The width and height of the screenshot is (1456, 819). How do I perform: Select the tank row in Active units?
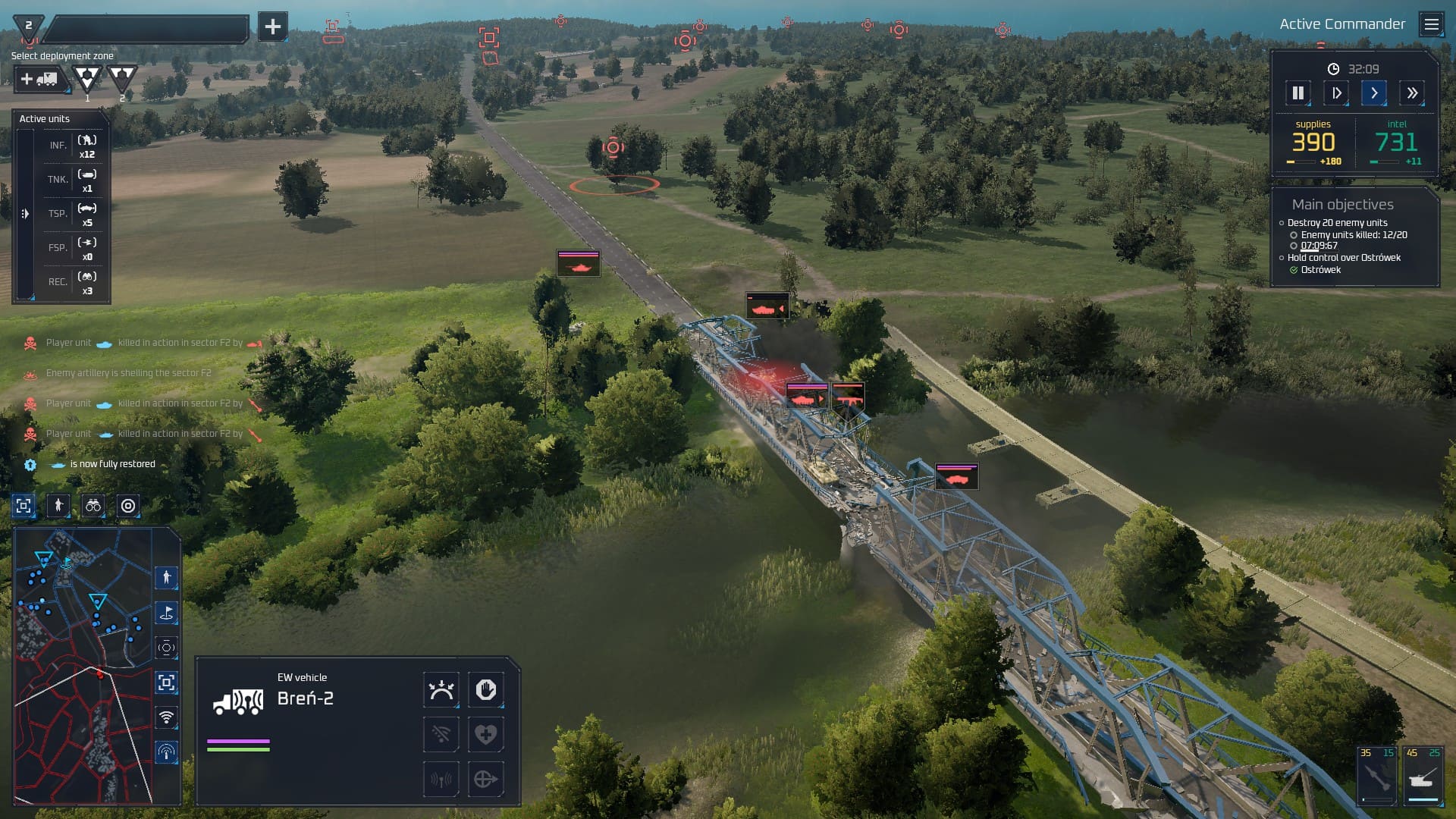(x=74, y=180)
